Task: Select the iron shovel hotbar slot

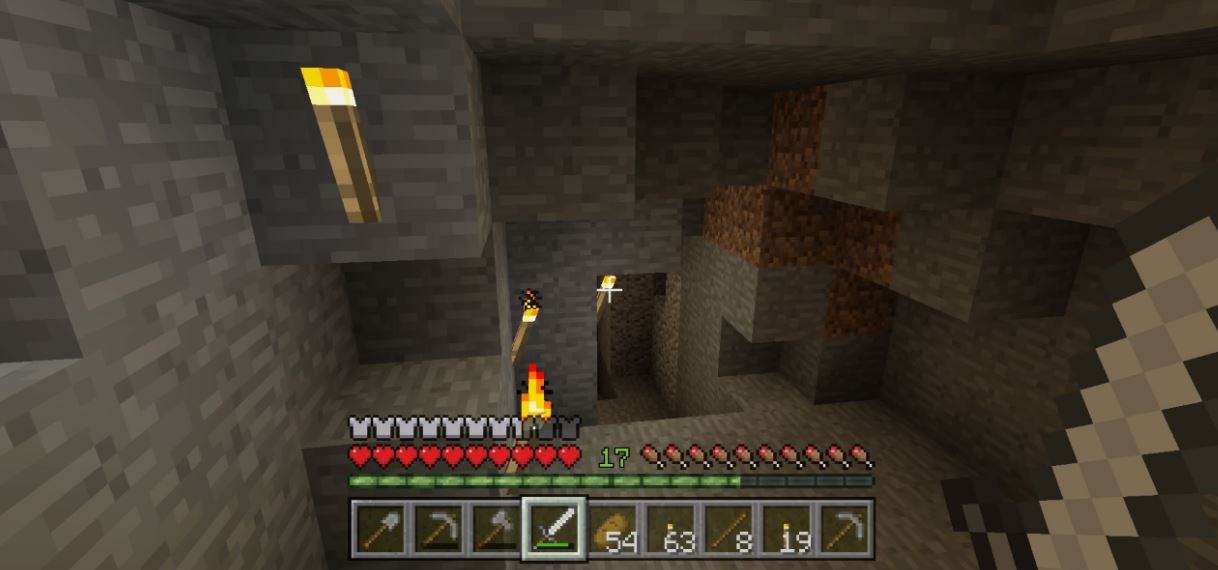Action: coord(380,528)
